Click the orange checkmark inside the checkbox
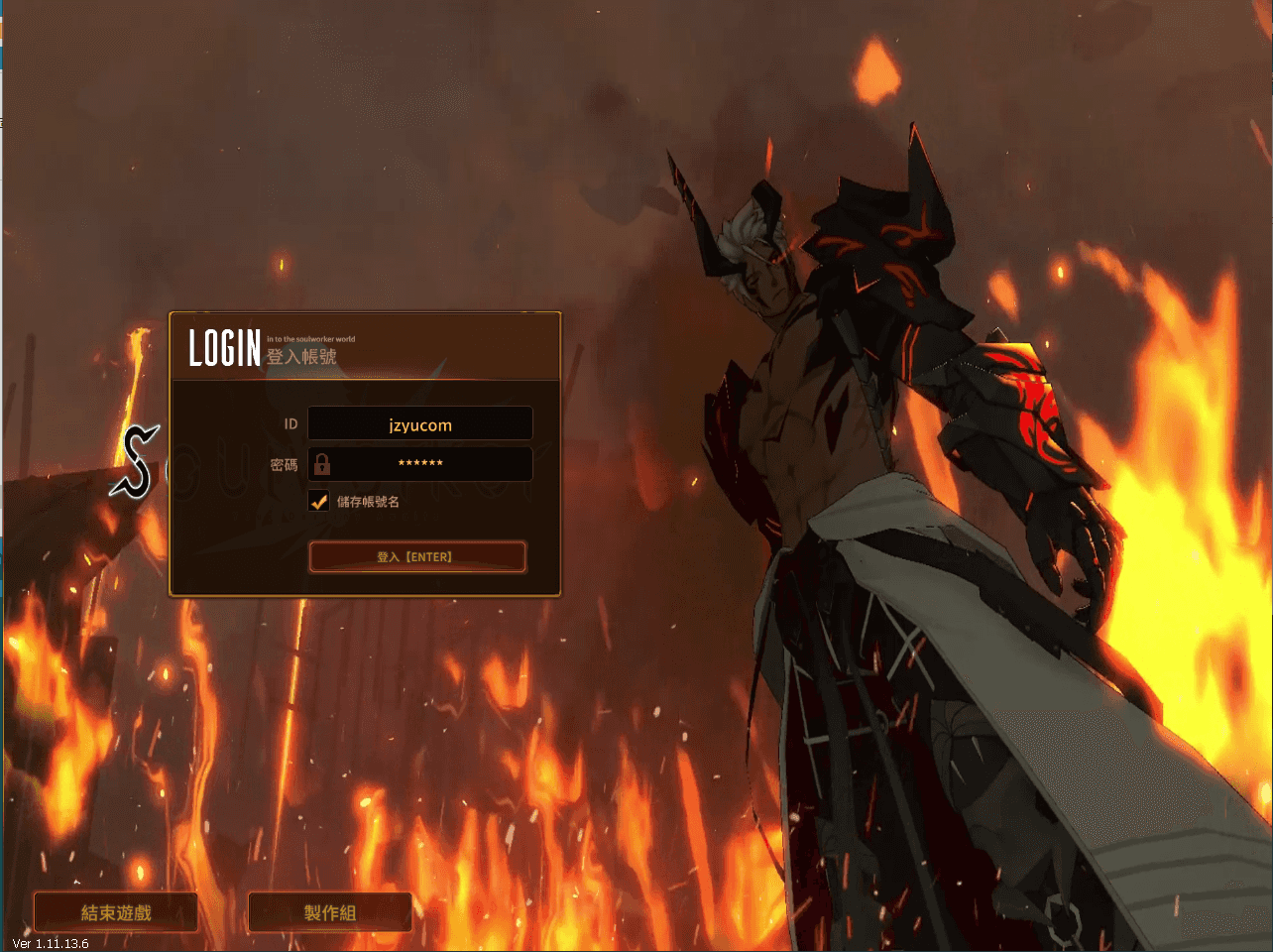Image resolution: width=1273 pixels, height=952 pixels. [318, 501]
